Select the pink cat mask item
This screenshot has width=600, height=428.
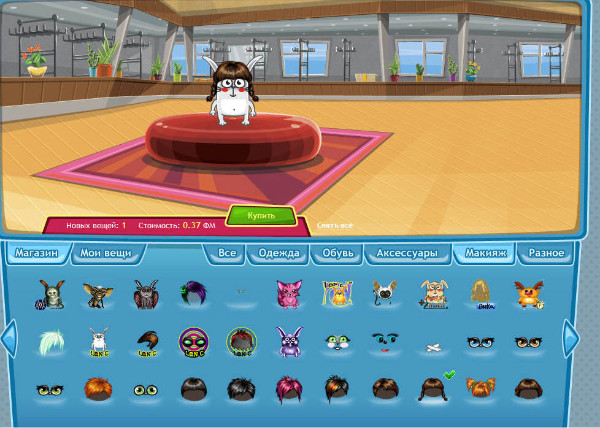point(289,293)
